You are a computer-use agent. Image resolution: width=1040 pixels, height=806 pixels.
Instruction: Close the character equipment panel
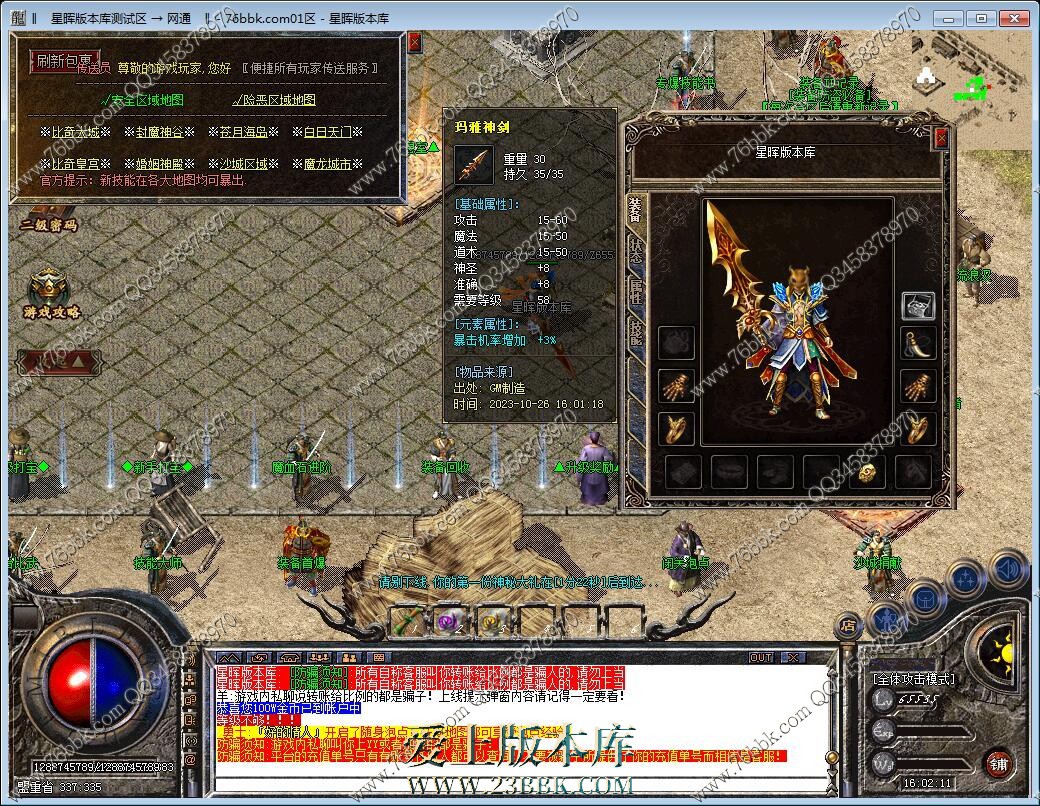(x=939, y=138)
